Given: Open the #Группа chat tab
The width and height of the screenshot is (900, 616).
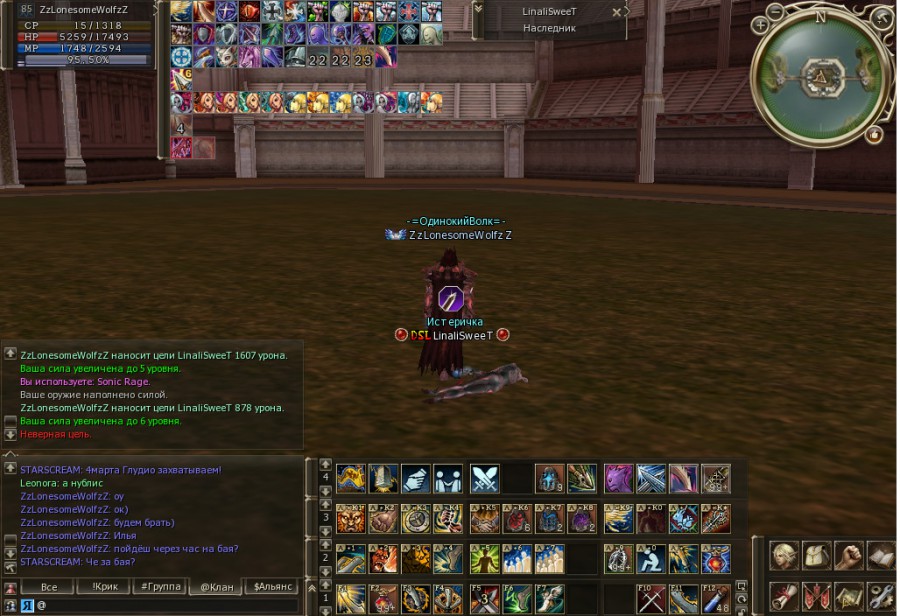Looking at the screenshot, I should tap(160, 587).
